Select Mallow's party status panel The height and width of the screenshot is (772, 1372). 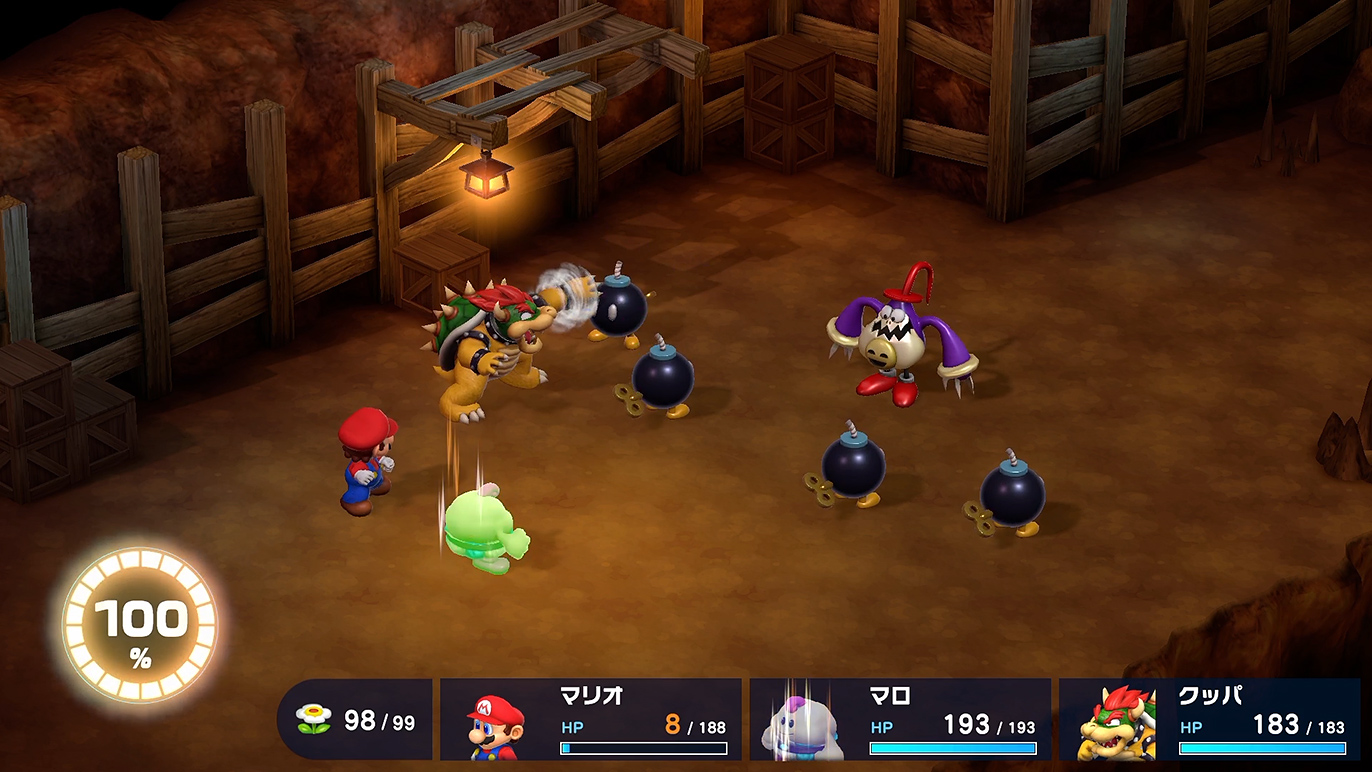(x=900, y=720)
